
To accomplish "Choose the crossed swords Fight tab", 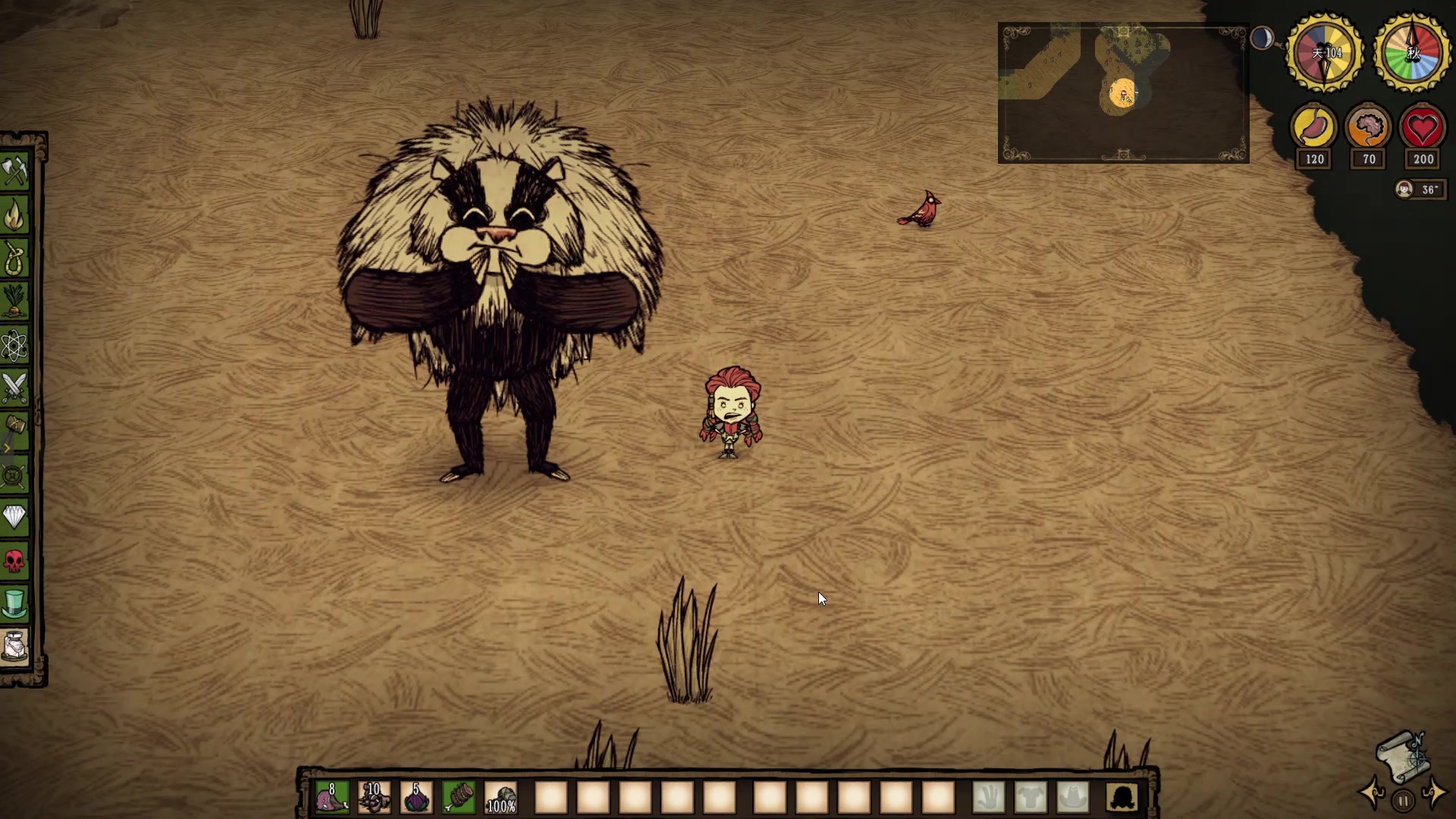I will coord(14,388).
